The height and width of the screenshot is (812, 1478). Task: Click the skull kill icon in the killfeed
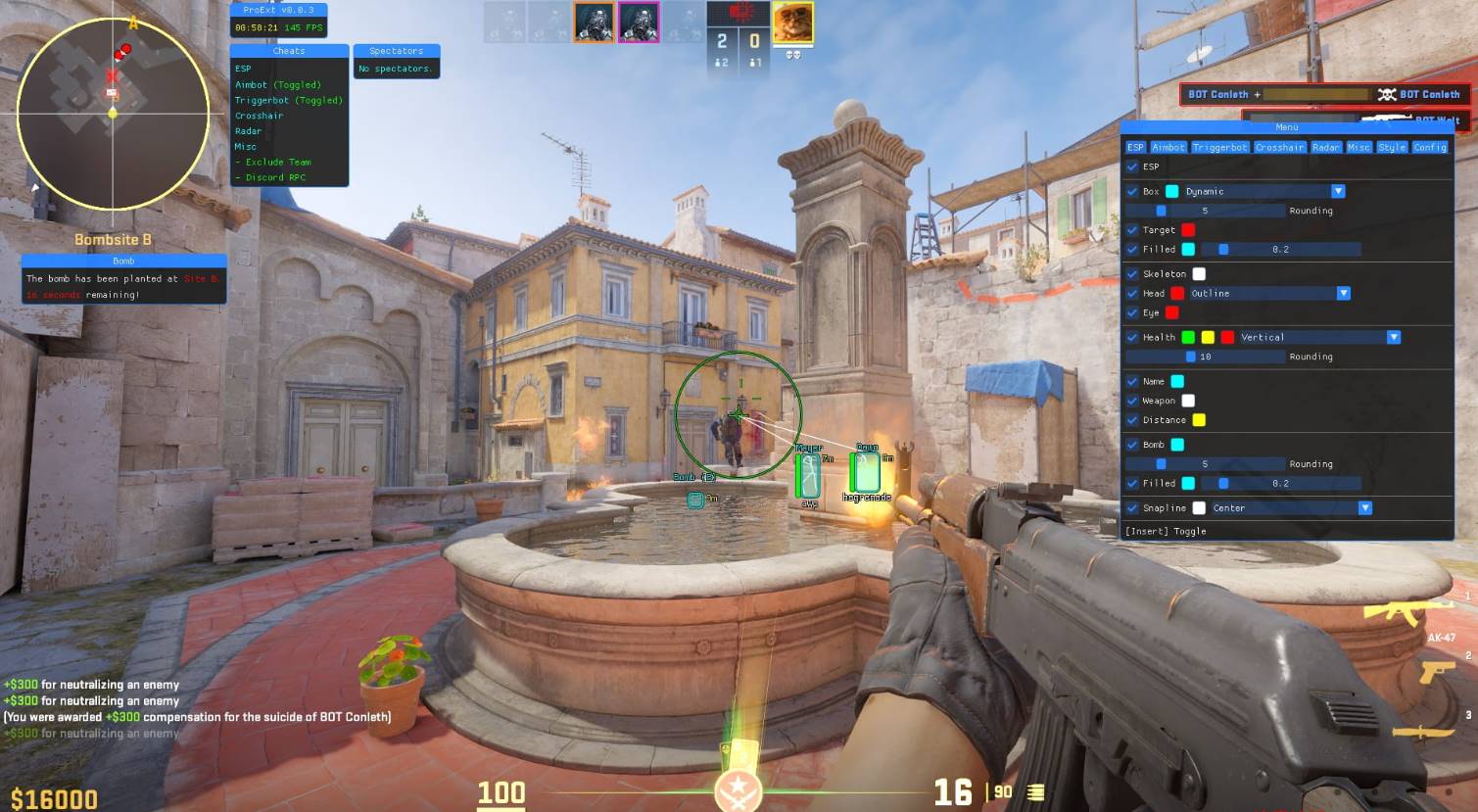coord(1386,94)
